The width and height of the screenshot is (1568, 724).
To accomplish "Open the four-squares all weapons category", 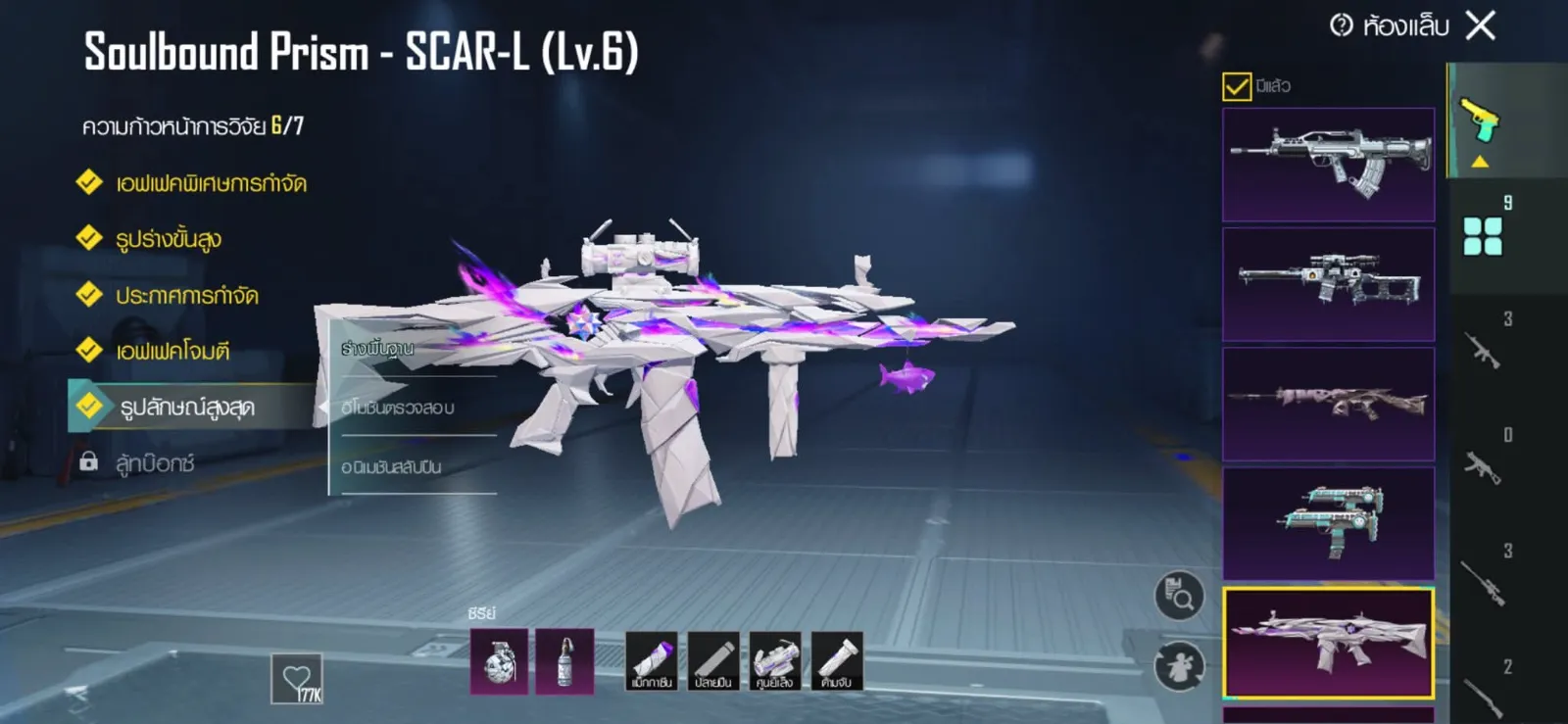I will (x=1482, y=236).
